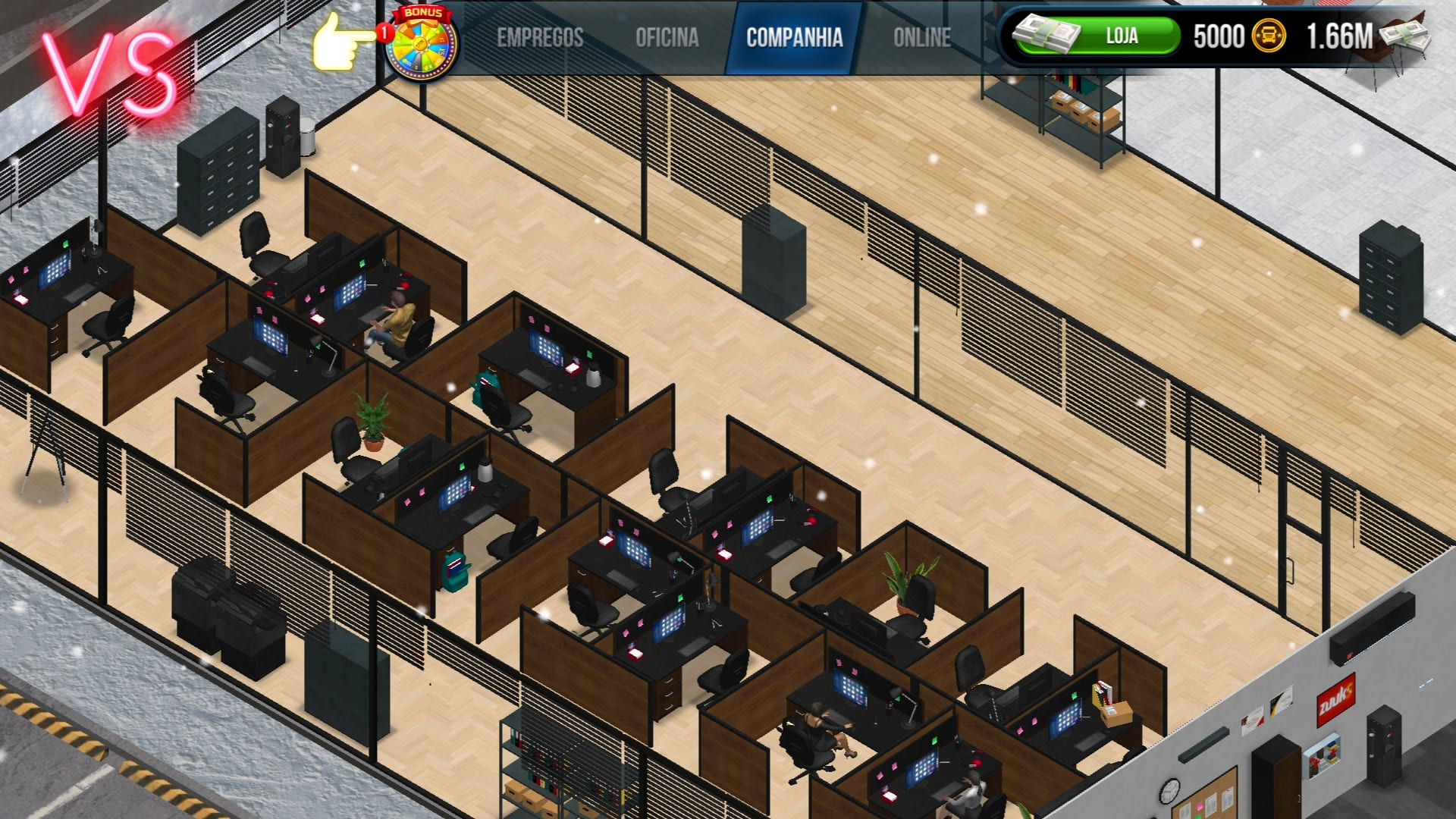
Task: Click the center coin of the prize wheel
Action: [420, 43]
